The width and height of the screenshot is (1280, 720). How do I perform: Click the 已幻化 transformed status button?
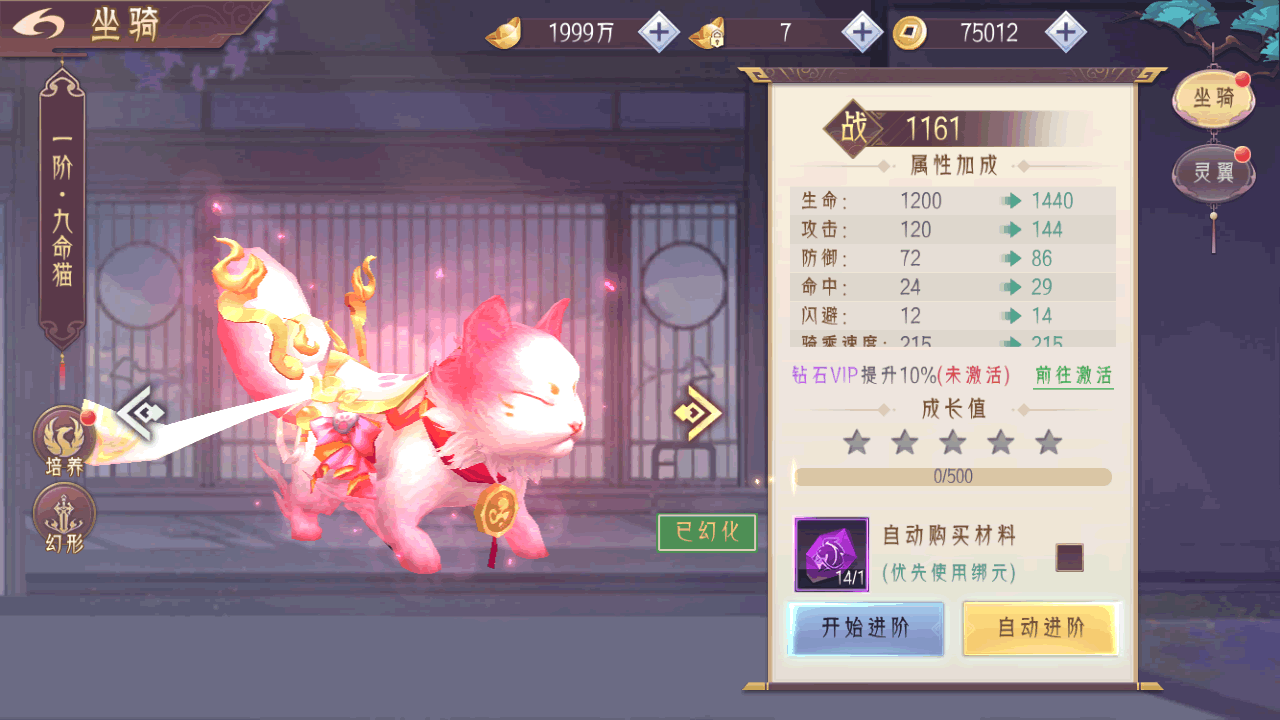tap(706, 532)
